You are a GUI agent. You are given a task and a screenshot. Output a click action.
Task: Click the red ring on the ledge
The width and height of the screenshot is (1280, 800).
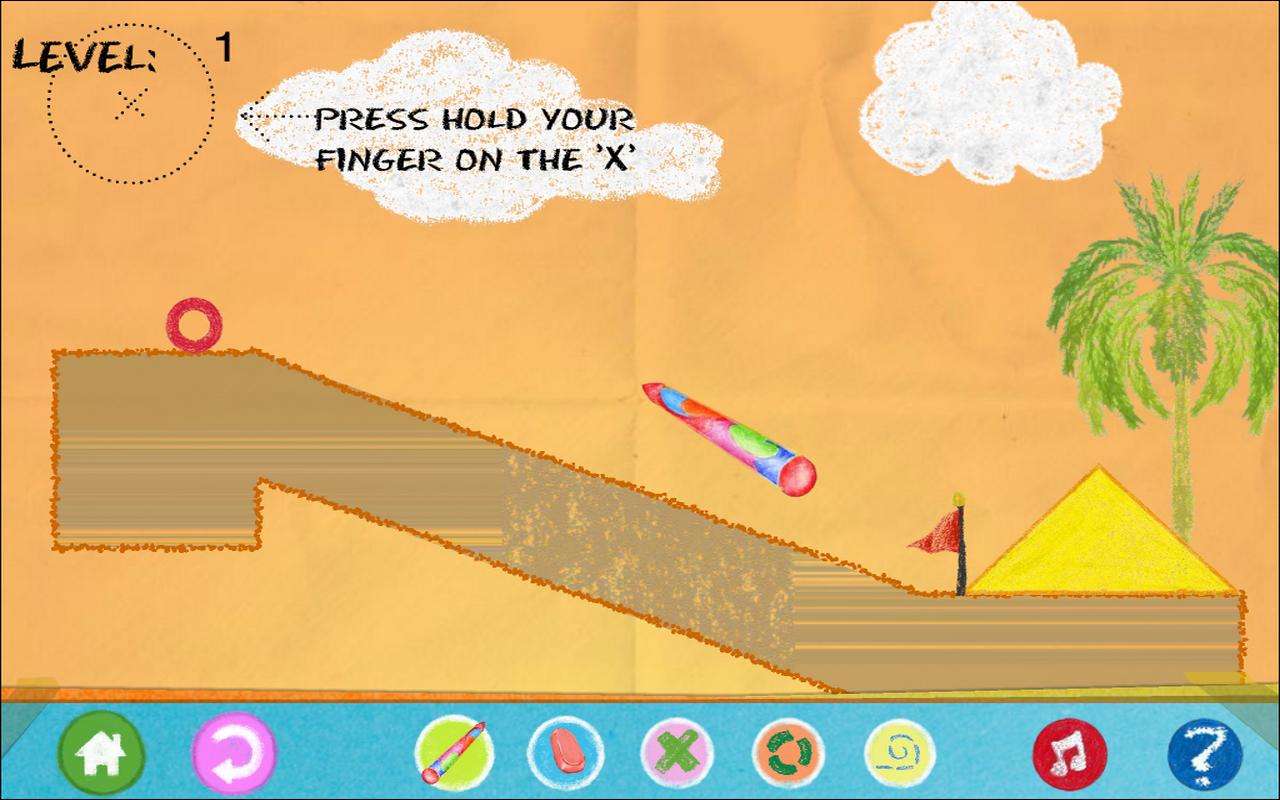(197, 322)
